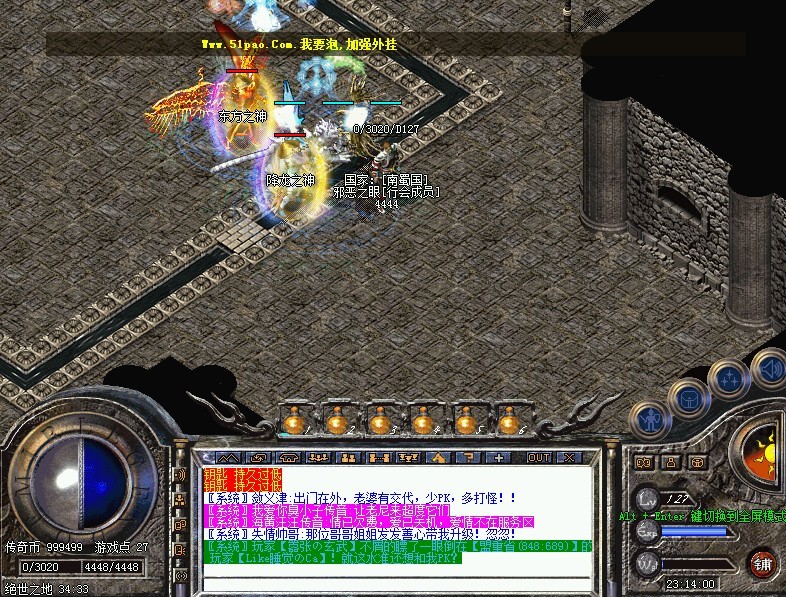The width and height of the screenshot is (786, 597).
Task: Open the red 铺 shop button
Action: [x=763, y=562]
